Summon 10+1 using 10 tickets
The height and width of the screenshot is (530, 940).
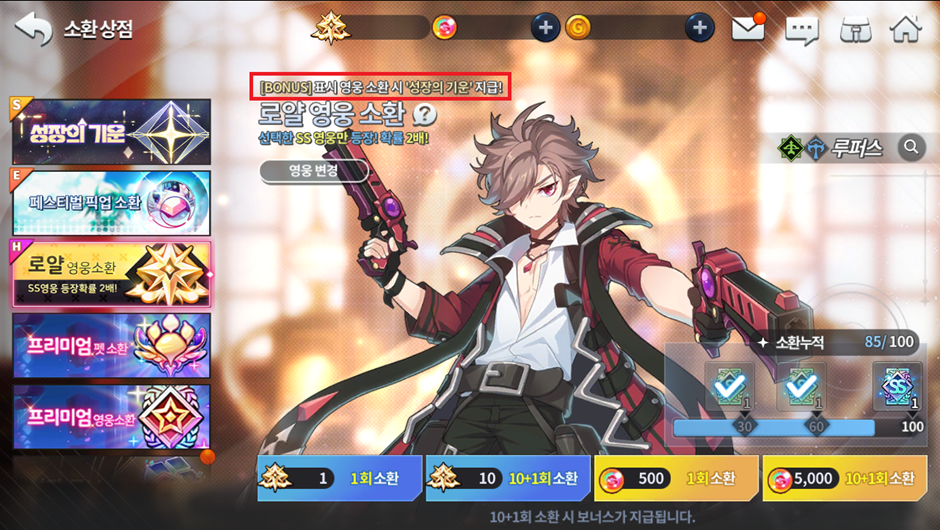[x=507, y=479]
